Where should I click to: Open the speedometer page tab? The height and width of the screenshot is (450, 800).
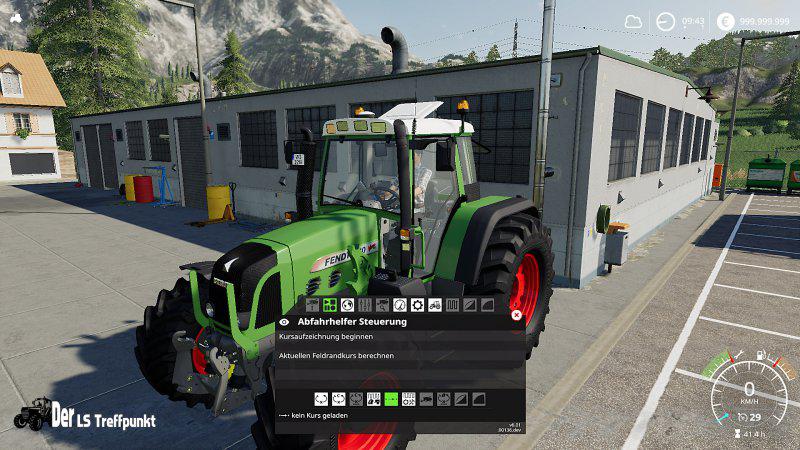pyautogui.click(x=400, y=304)
